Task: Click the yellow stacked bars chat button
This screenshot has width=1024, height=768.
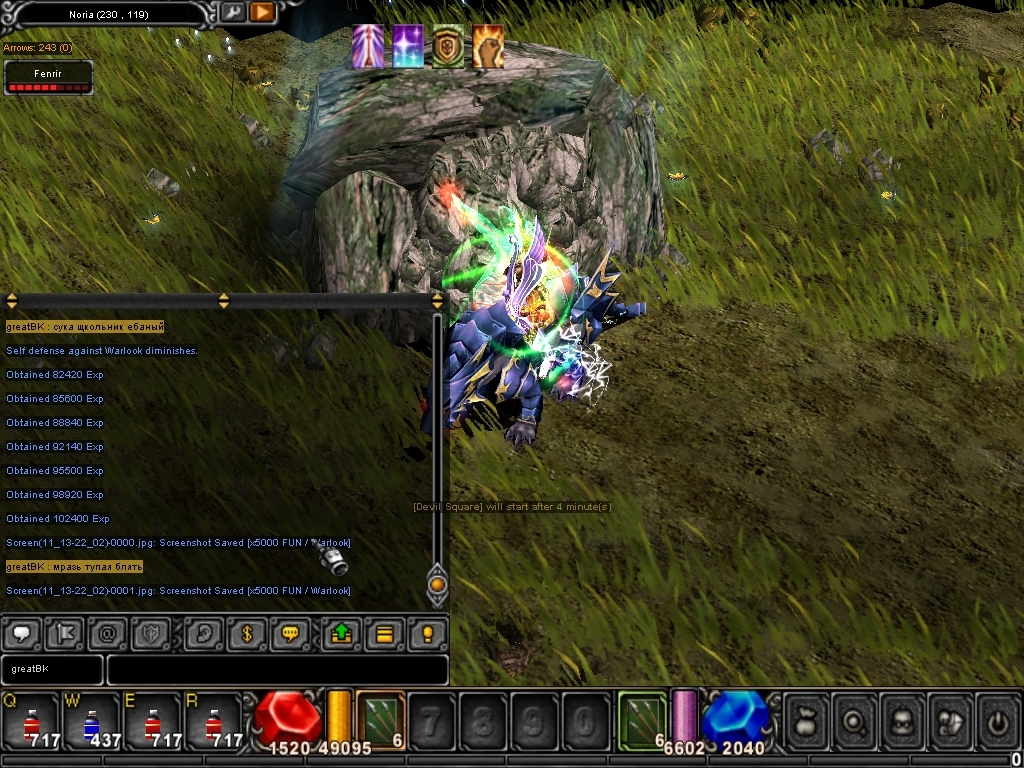Action: click(385, 634)
